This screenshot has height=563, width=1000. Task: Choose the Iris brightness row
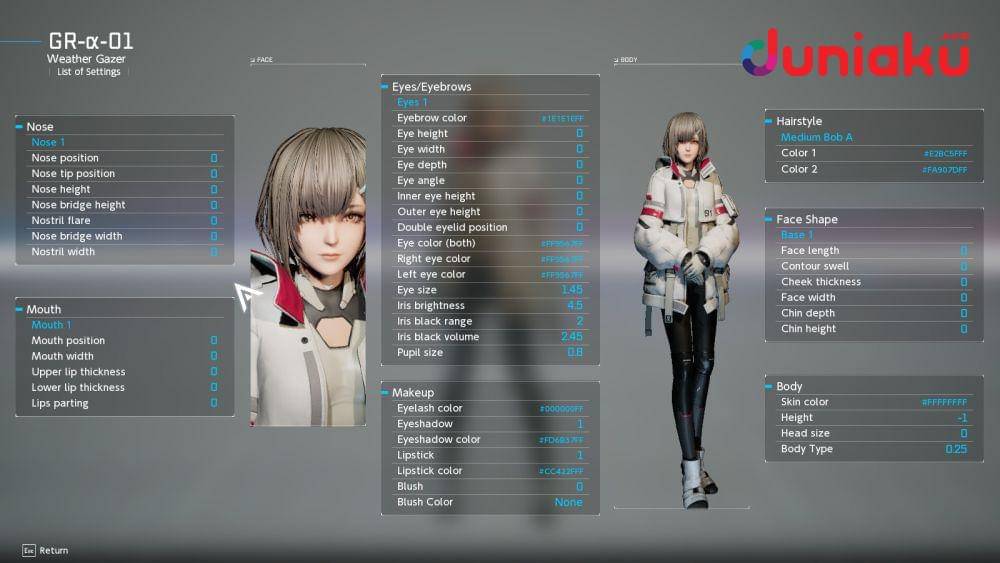coord(490,306)
